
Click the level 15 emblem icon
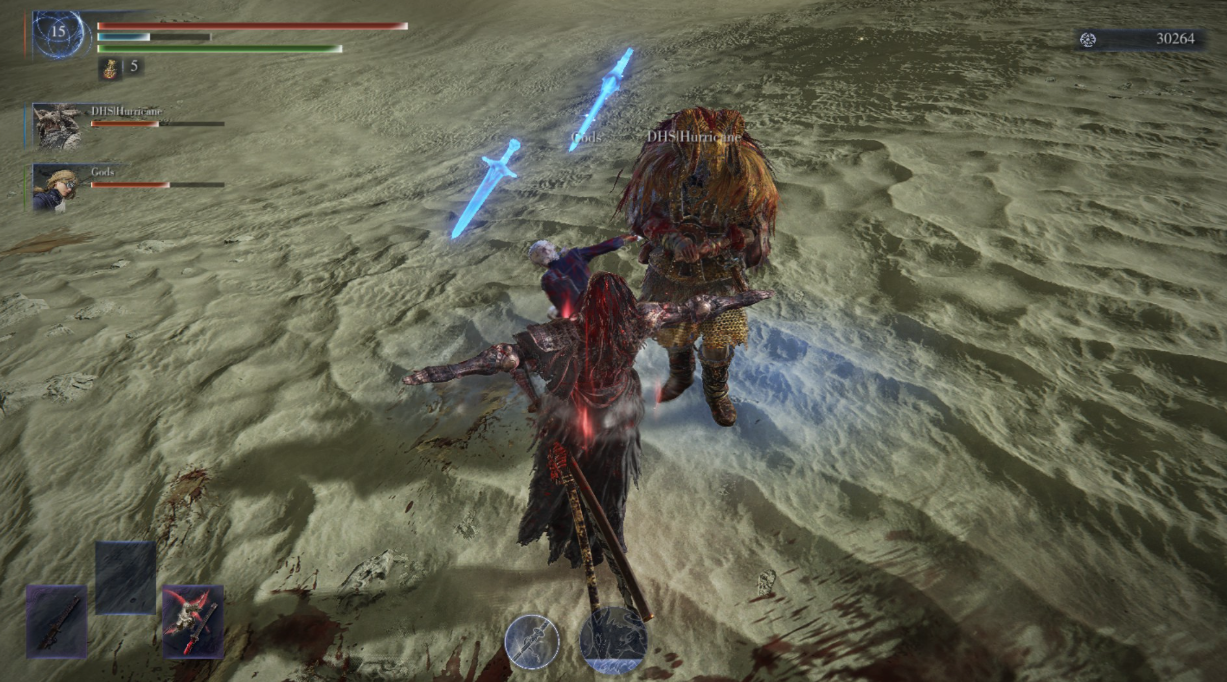click(58, 34)
